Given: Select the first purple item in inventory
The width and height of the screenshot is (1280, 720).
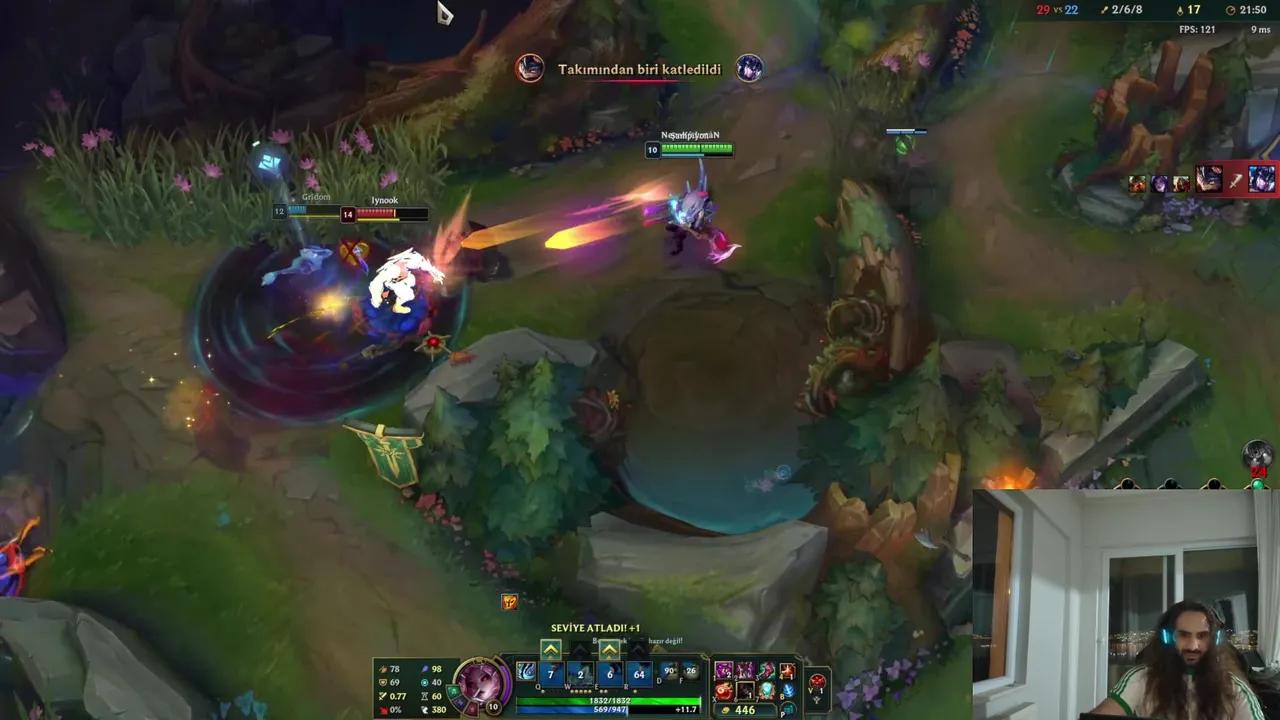Looking at the screenshot, I should pyautogui.click(x=723, y=671).
